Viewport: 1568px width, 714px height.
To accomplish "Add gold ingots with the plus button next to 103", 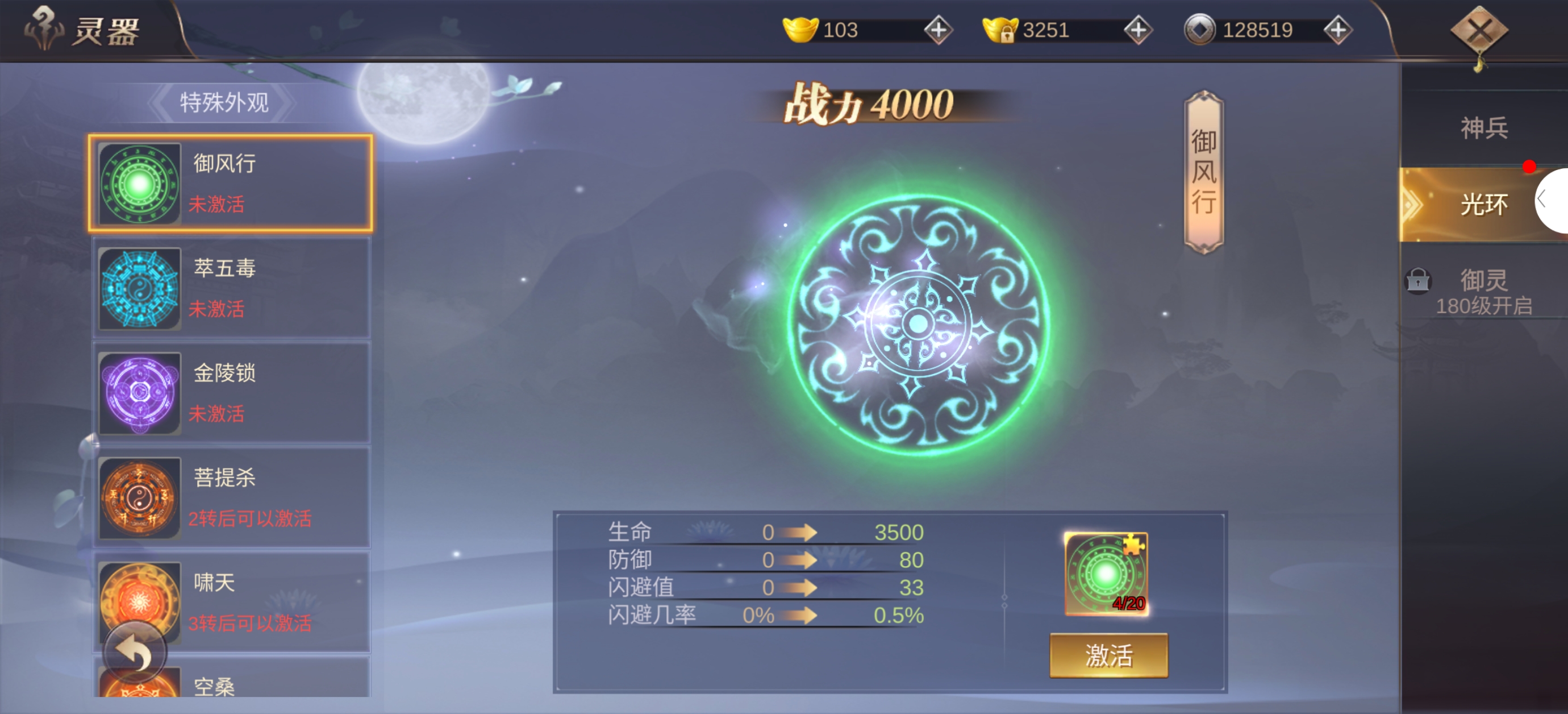I will coord(938,30).
